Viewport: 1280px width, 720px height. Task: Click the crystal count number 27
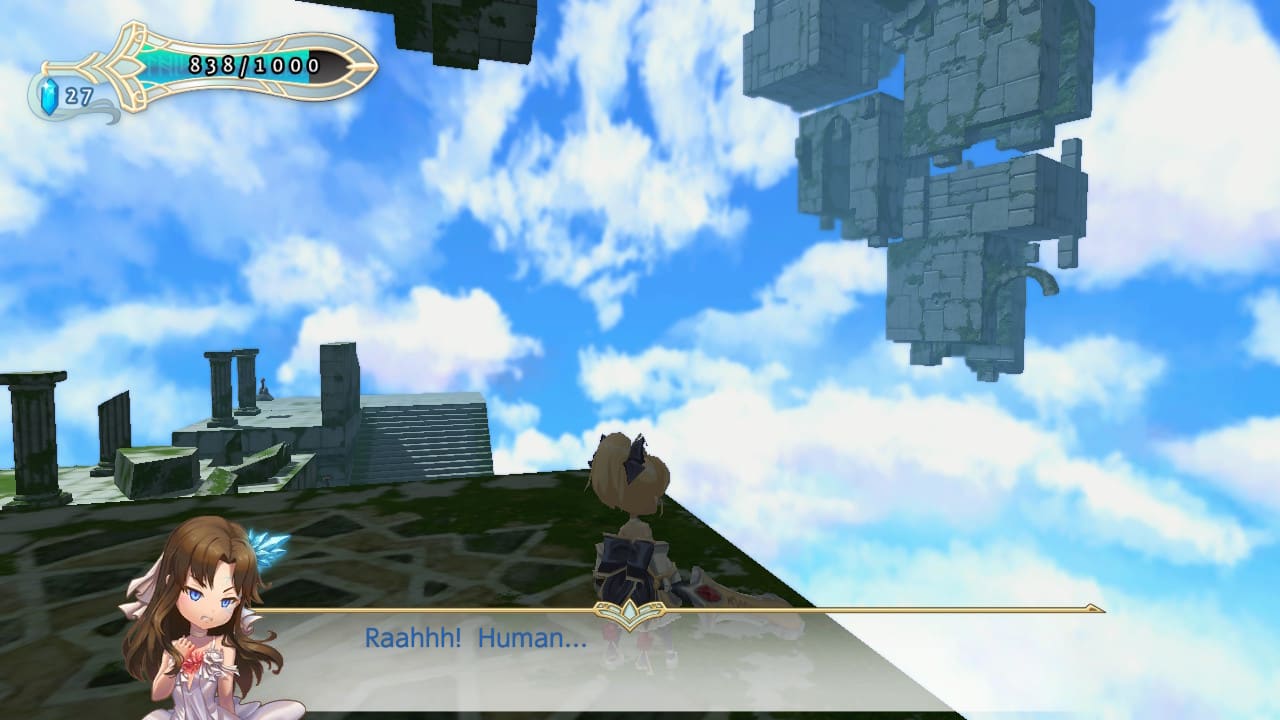pyautogui.click(x=79, y=96)
